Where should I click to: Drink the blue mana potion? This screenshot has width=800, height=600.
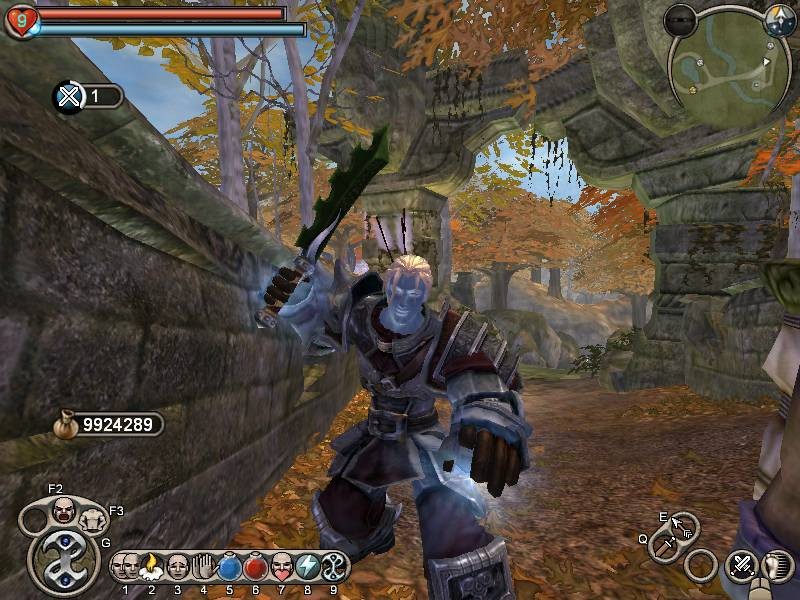coord(229,567)
